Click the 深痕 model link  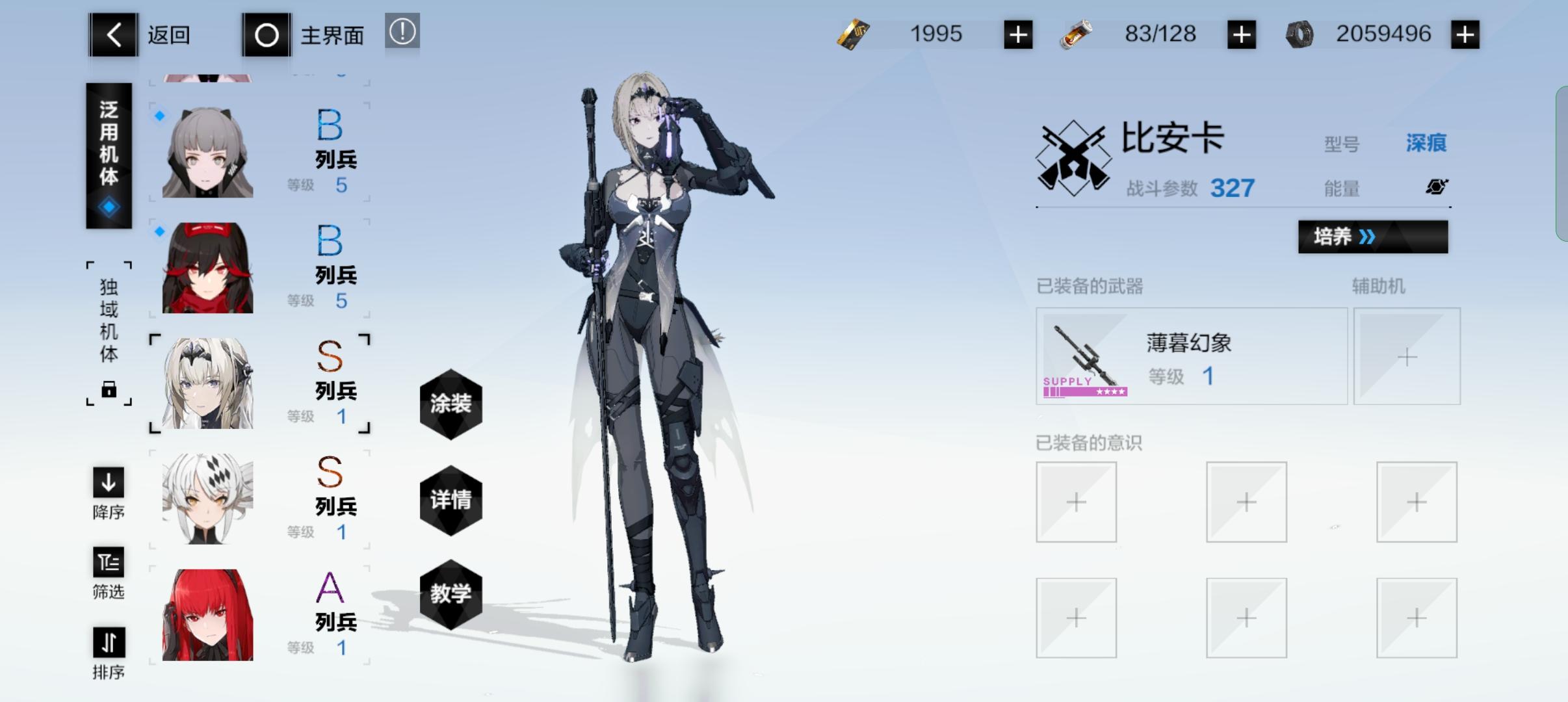[1426, 142]
